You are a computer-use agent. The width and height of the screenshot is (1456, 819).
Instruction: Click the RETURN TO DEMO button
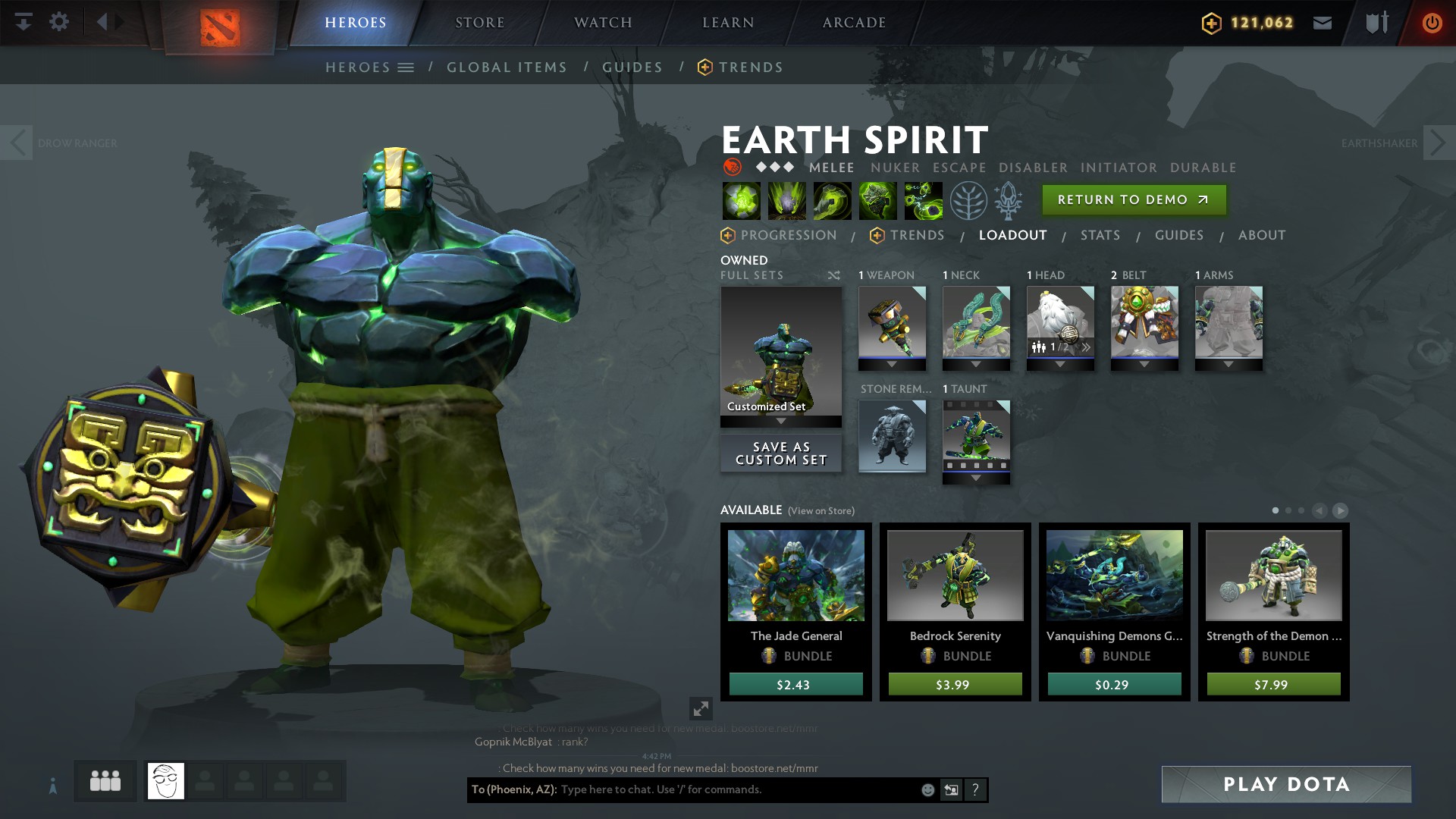1133,199
